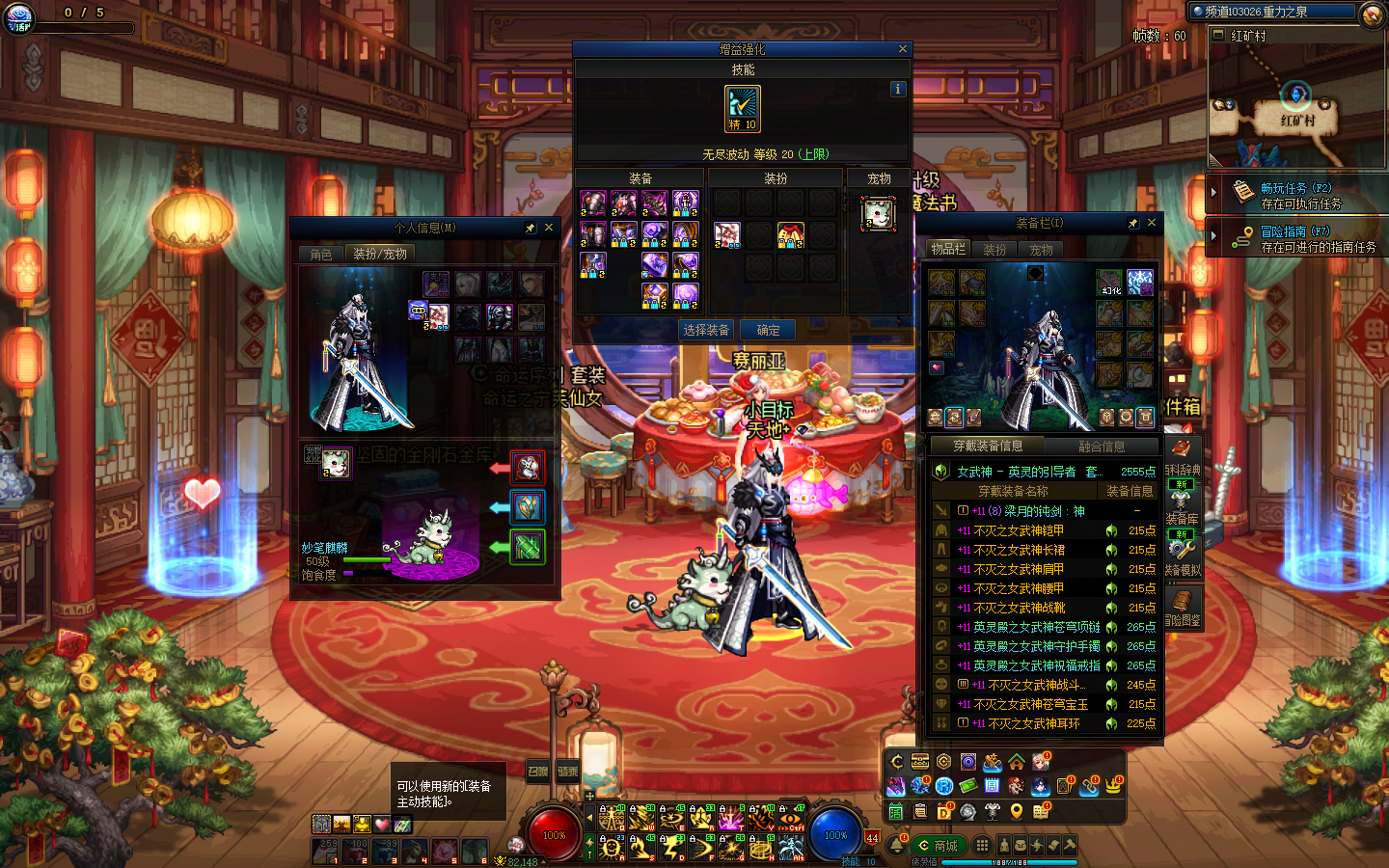Select the pet slot in 增益强化
1389x868 pixels.
[878, 214]
